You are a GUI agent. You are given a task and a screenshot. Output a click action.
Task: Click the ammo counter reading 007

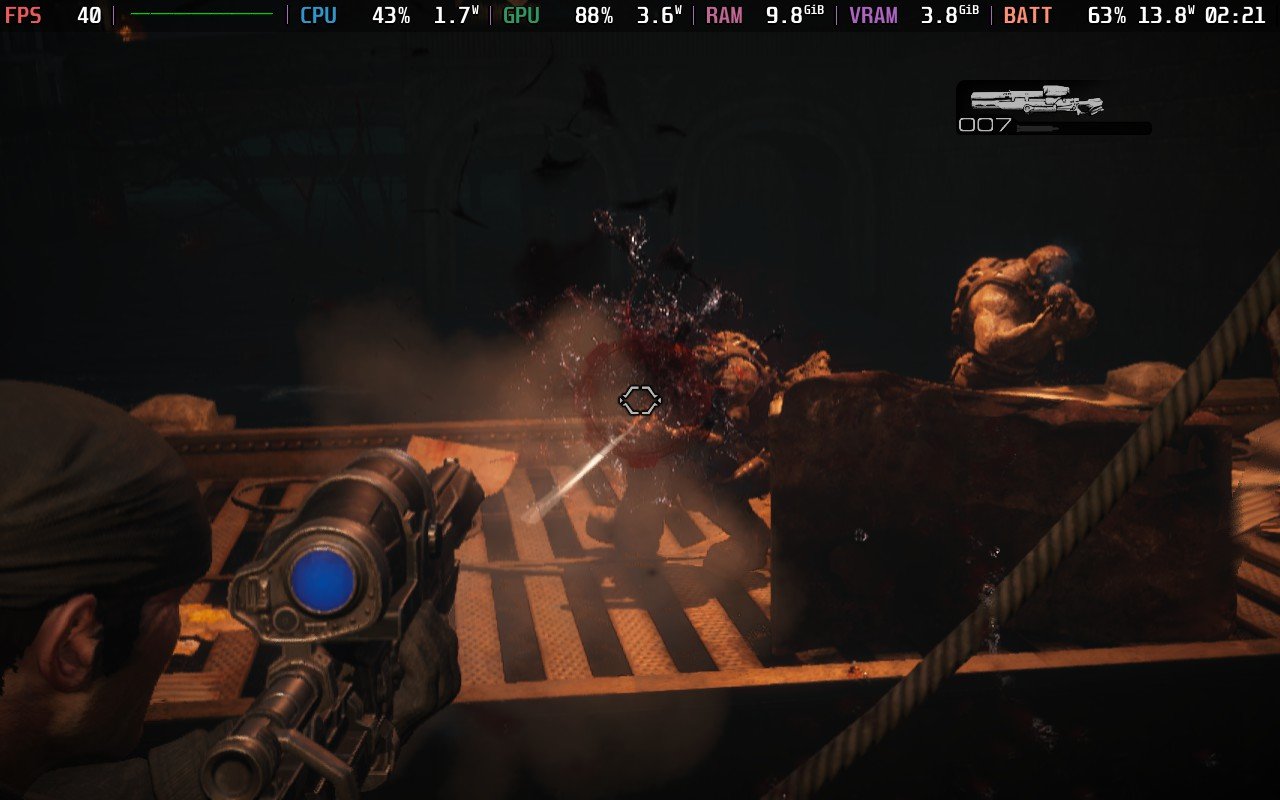point(982,128)
